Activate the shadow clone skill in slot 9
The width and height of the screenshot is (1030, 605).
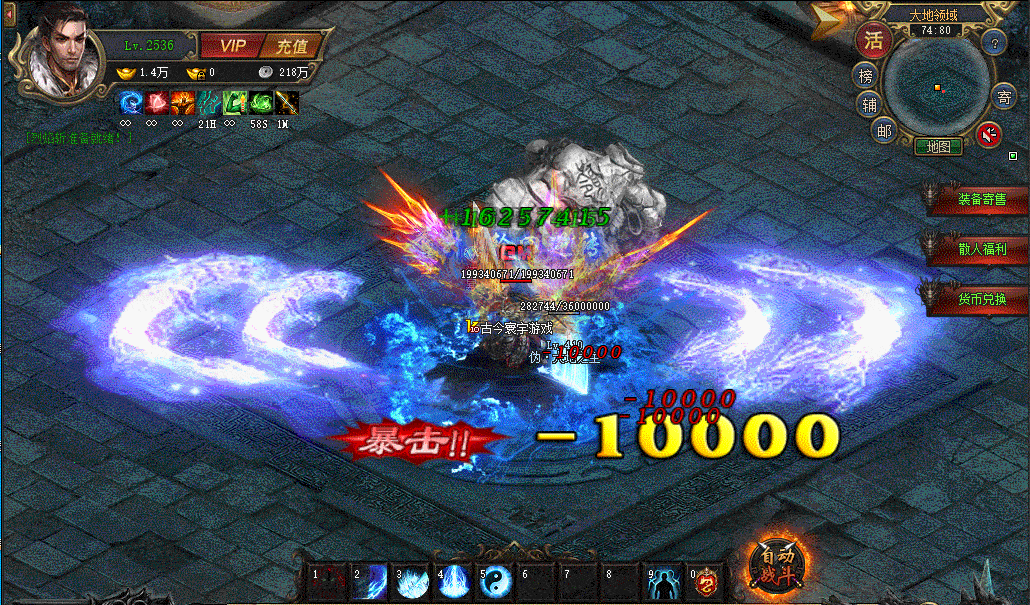(665, 582)
